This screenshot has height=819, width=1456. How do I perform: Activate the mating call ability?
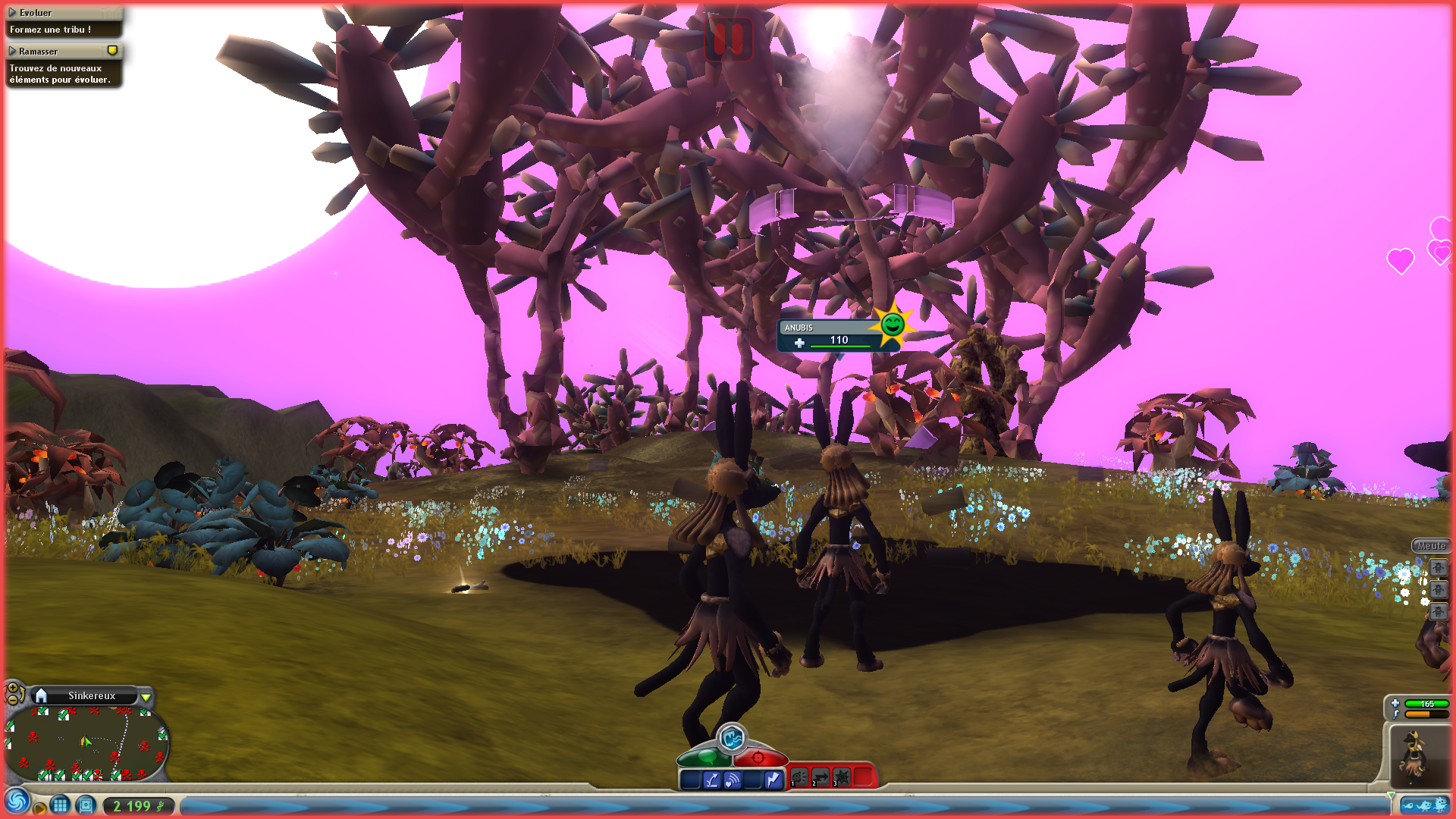click(731, 737)
